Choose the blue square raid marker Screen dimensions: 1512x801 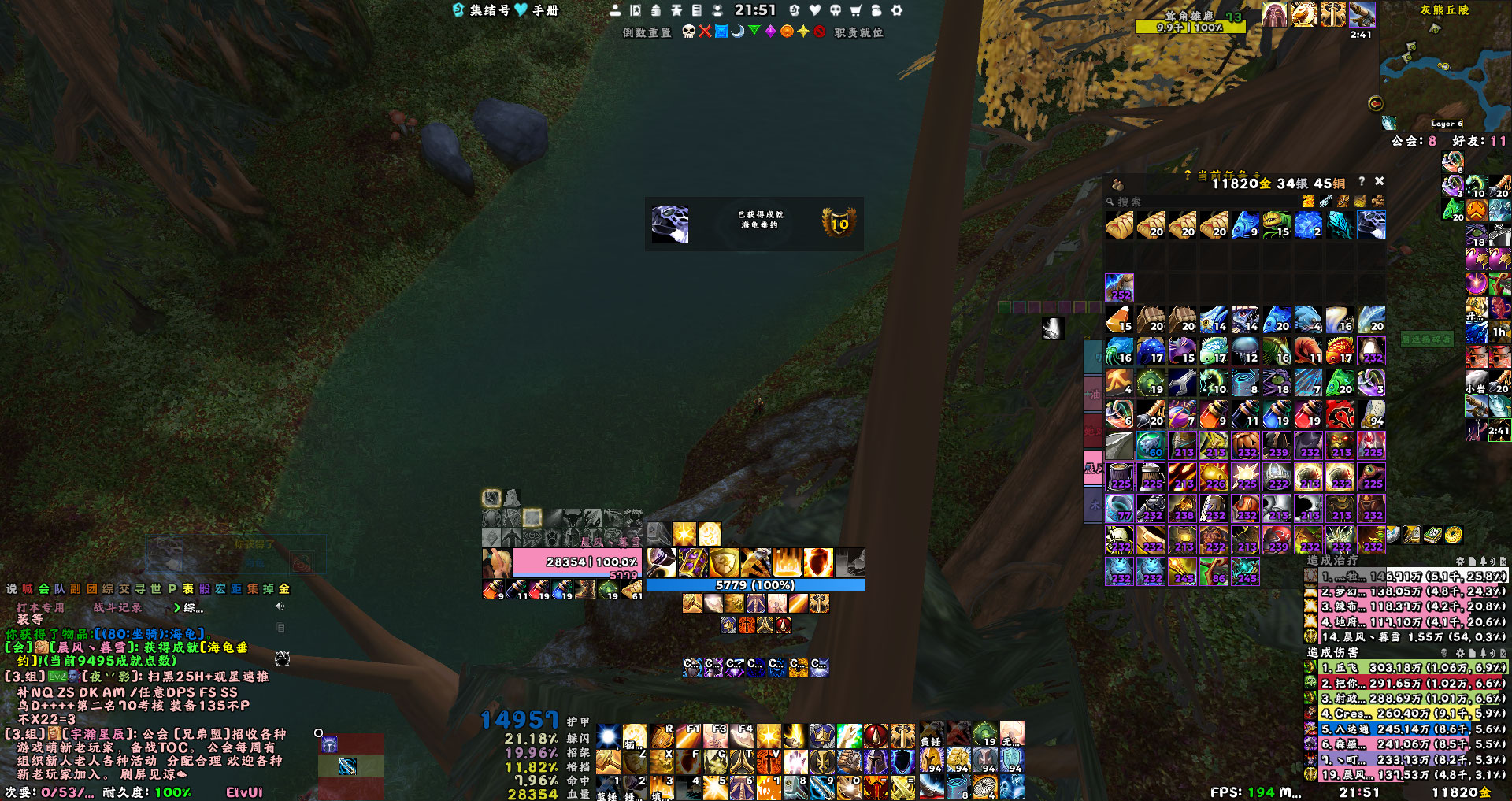[721, 32]
